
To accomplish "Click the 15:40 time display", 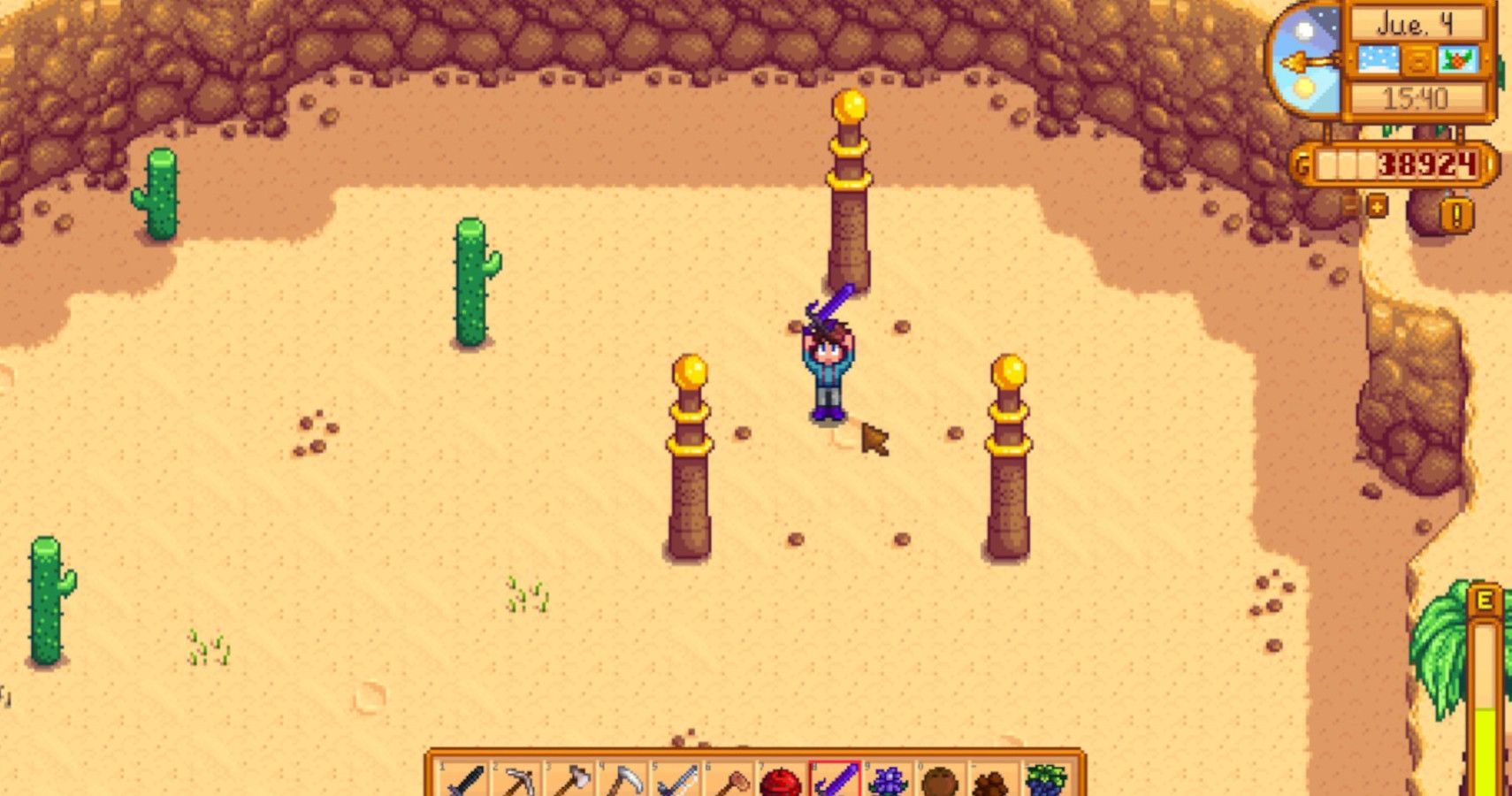I will (x=1415, y=95).
